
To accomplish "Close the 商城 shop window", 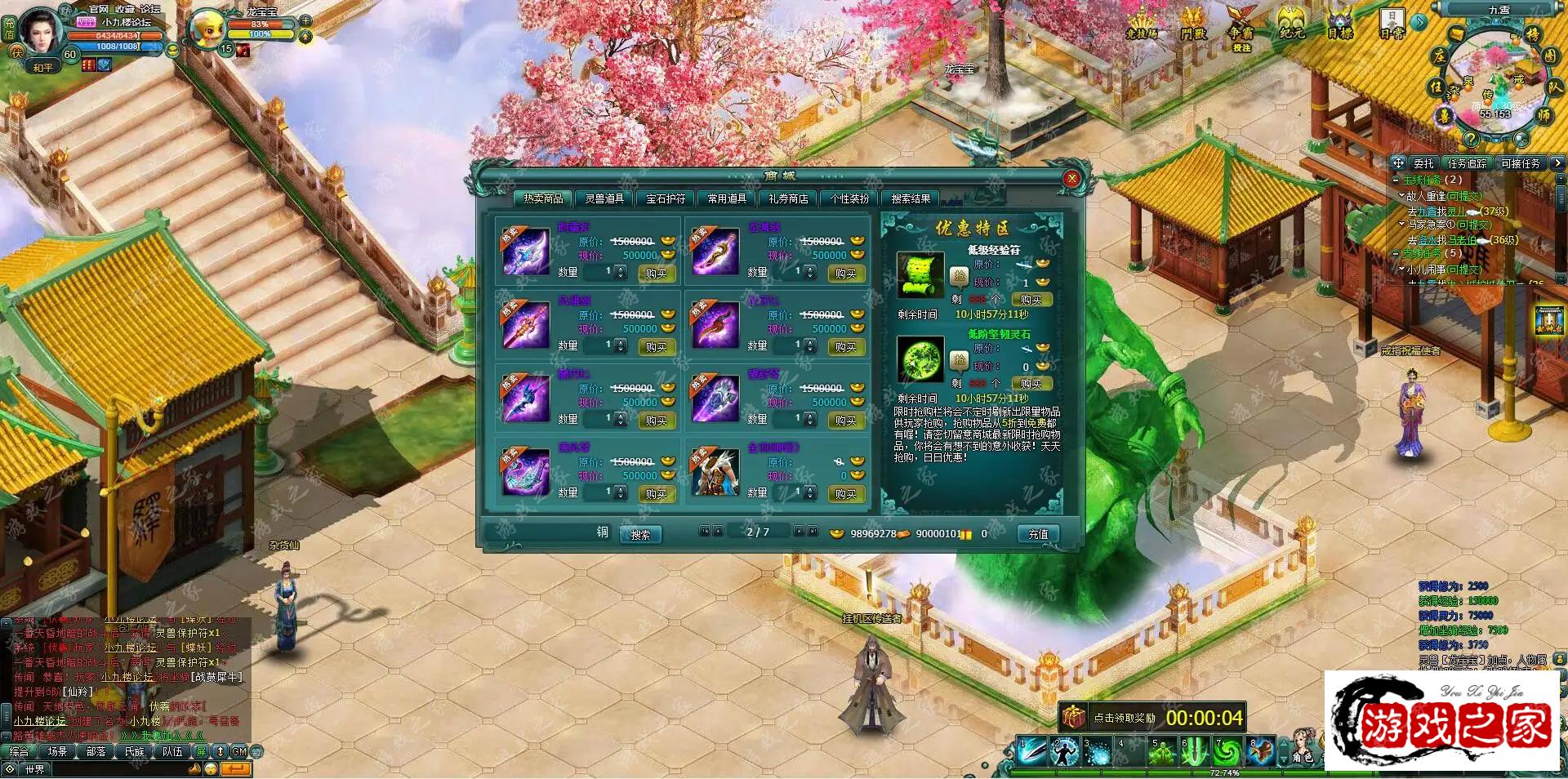I will pyautogui.click(x=1071, y=179).
